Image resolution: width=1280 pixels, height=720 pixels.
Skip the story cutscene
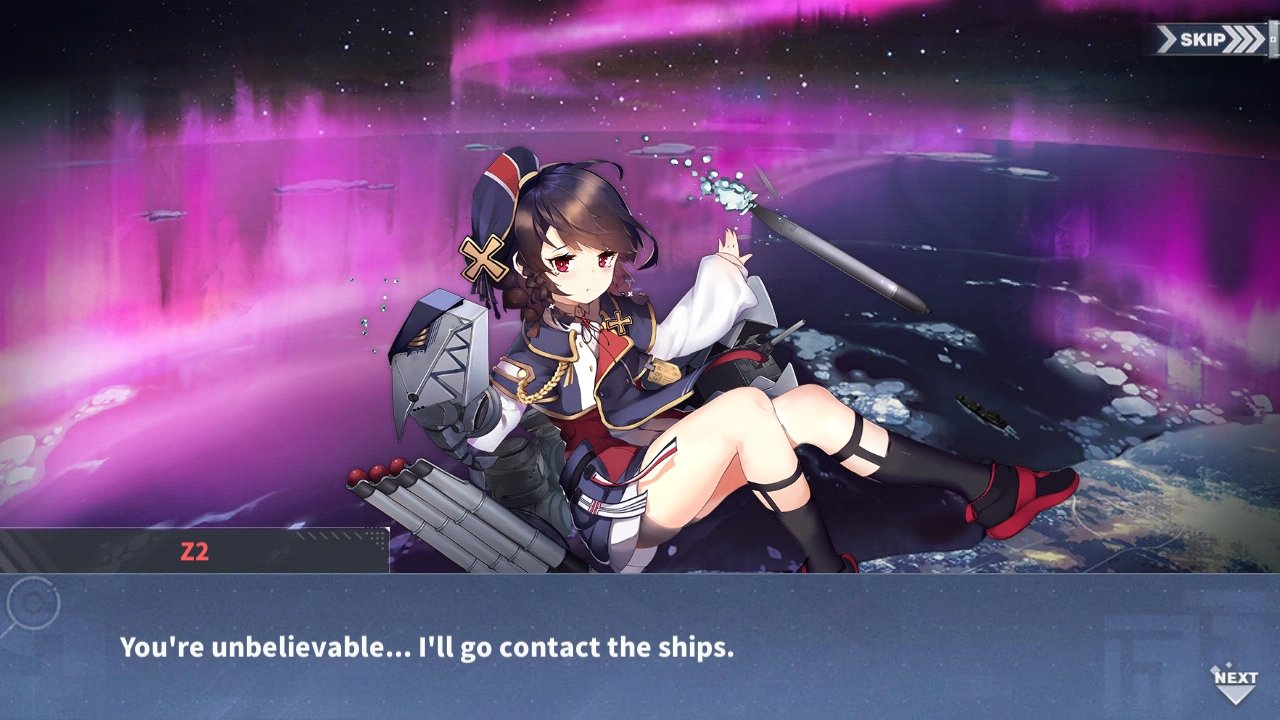click(x=1207, y=40)
